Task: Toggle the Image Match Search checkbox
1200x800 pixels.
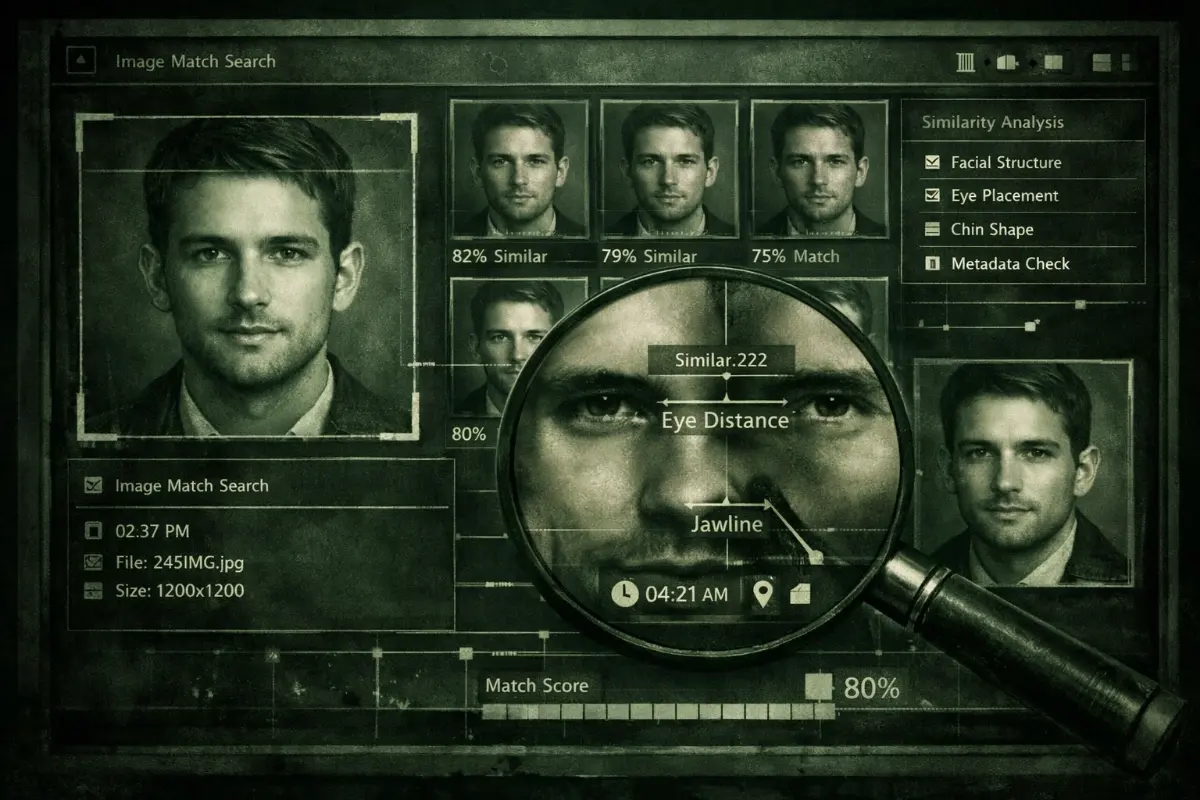Action: click(x=94, y=486)
